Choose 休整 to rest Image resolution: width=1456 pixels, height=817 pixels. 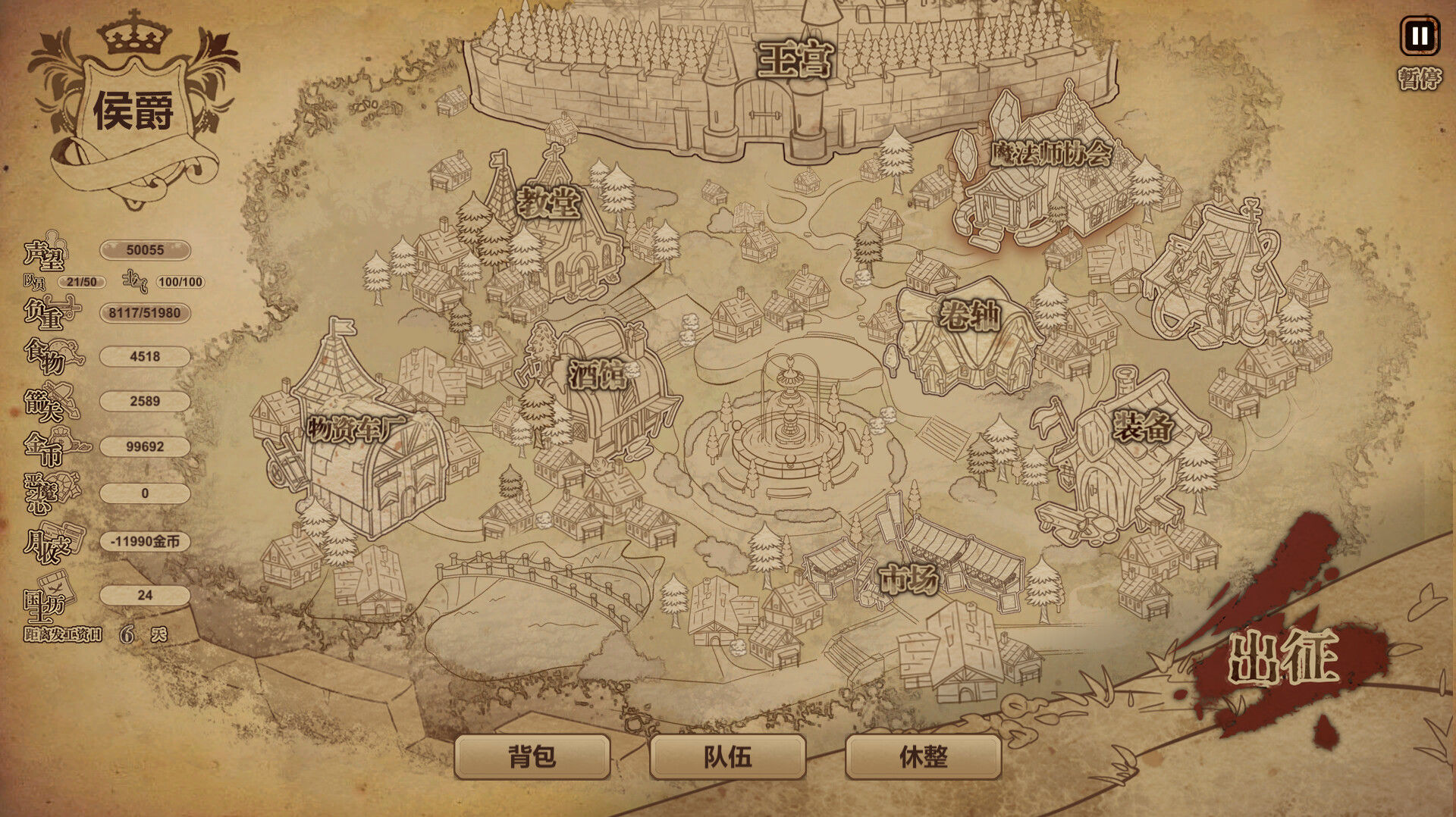pos(923,756)
